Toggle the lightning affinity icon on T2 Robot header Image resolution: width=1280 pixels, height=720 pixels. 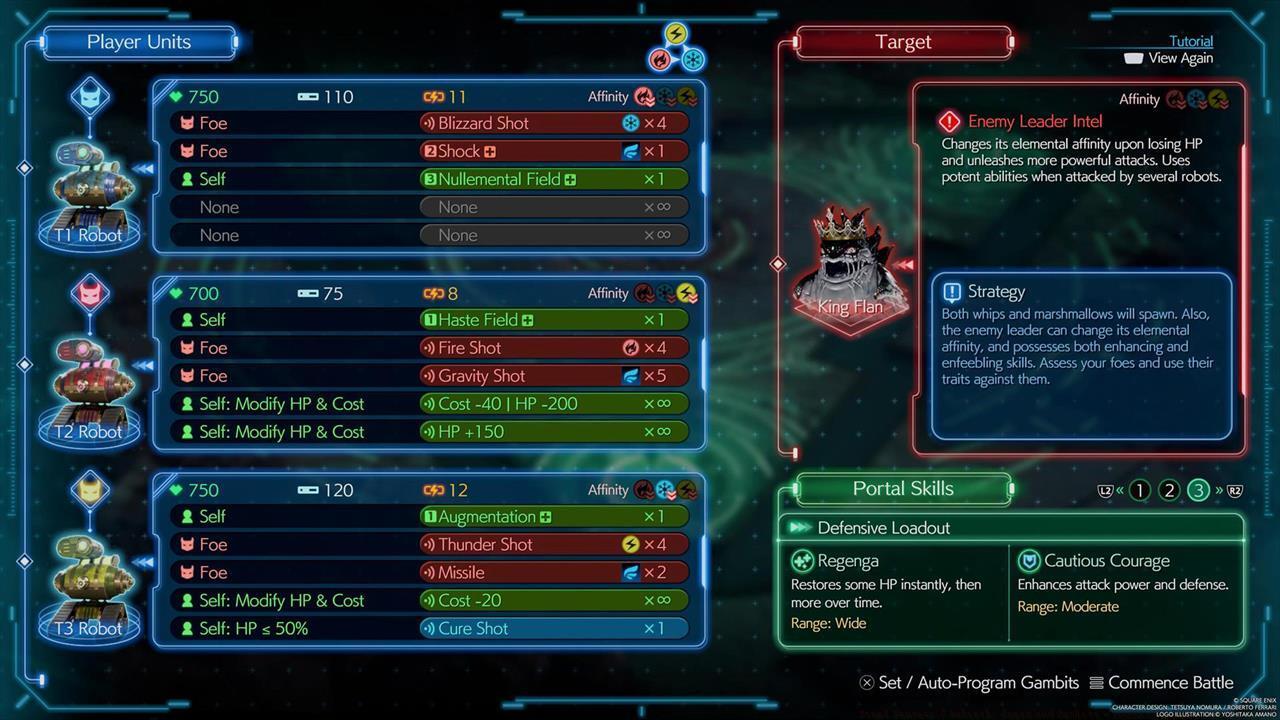tap(687, 293)
